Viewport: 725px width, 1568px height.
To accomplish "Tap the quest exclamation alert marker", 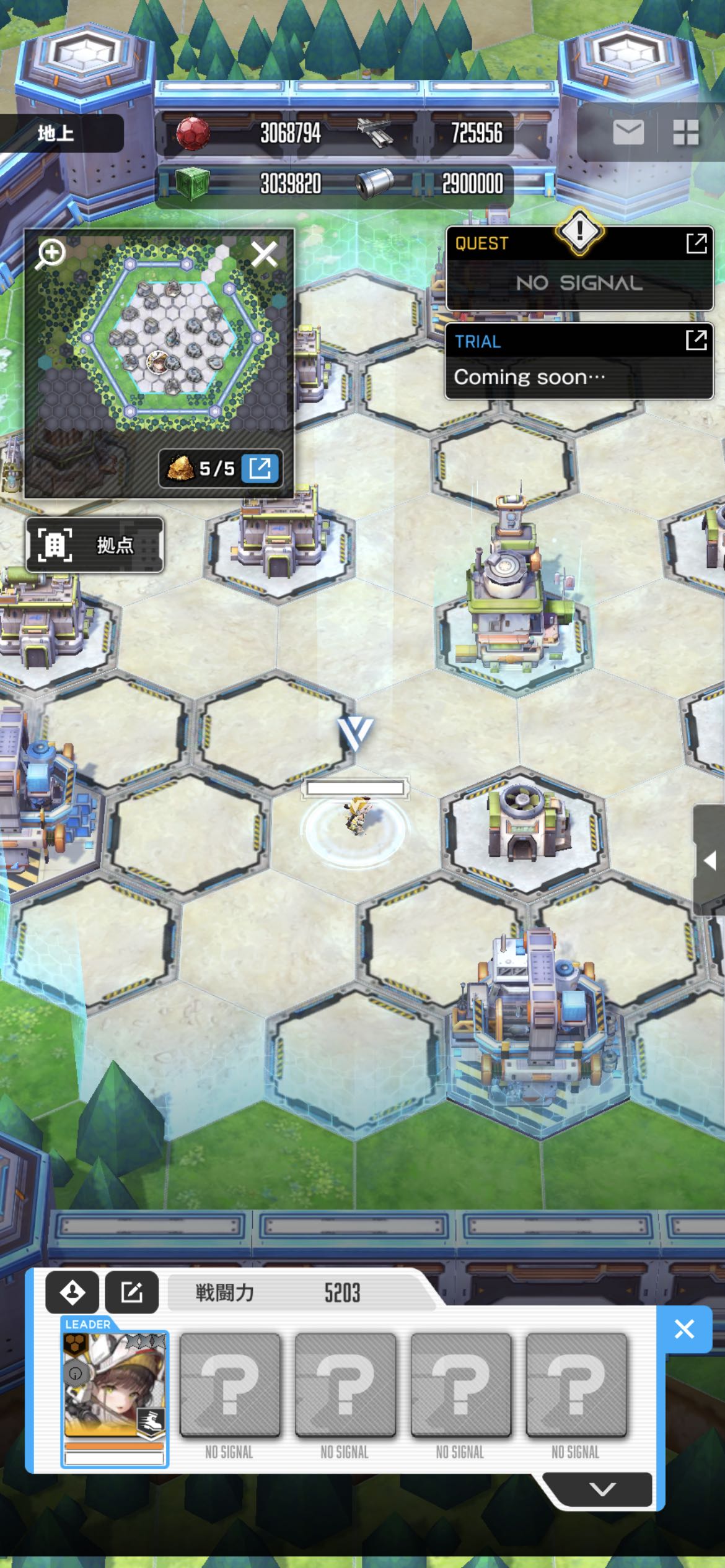I will pyautogui.click(x=579, y=231).
